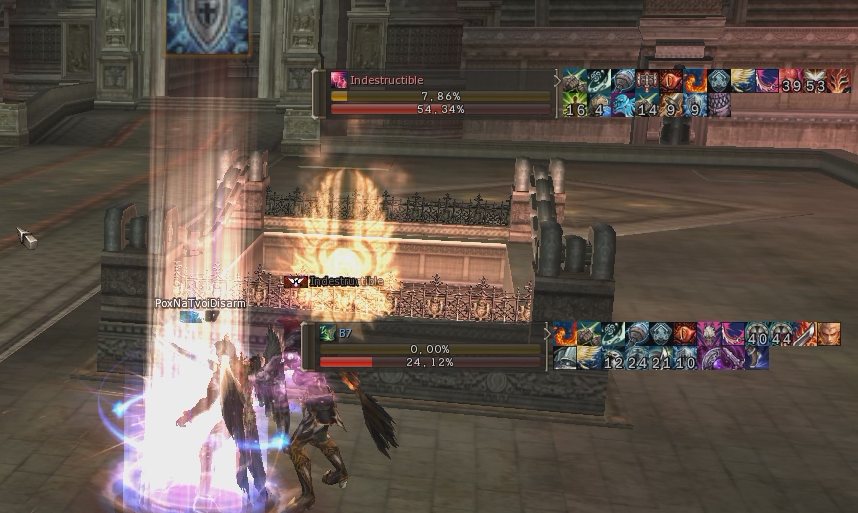
Task: Click the pink class icon beside Indestructible
Action: tap(339, 80)
